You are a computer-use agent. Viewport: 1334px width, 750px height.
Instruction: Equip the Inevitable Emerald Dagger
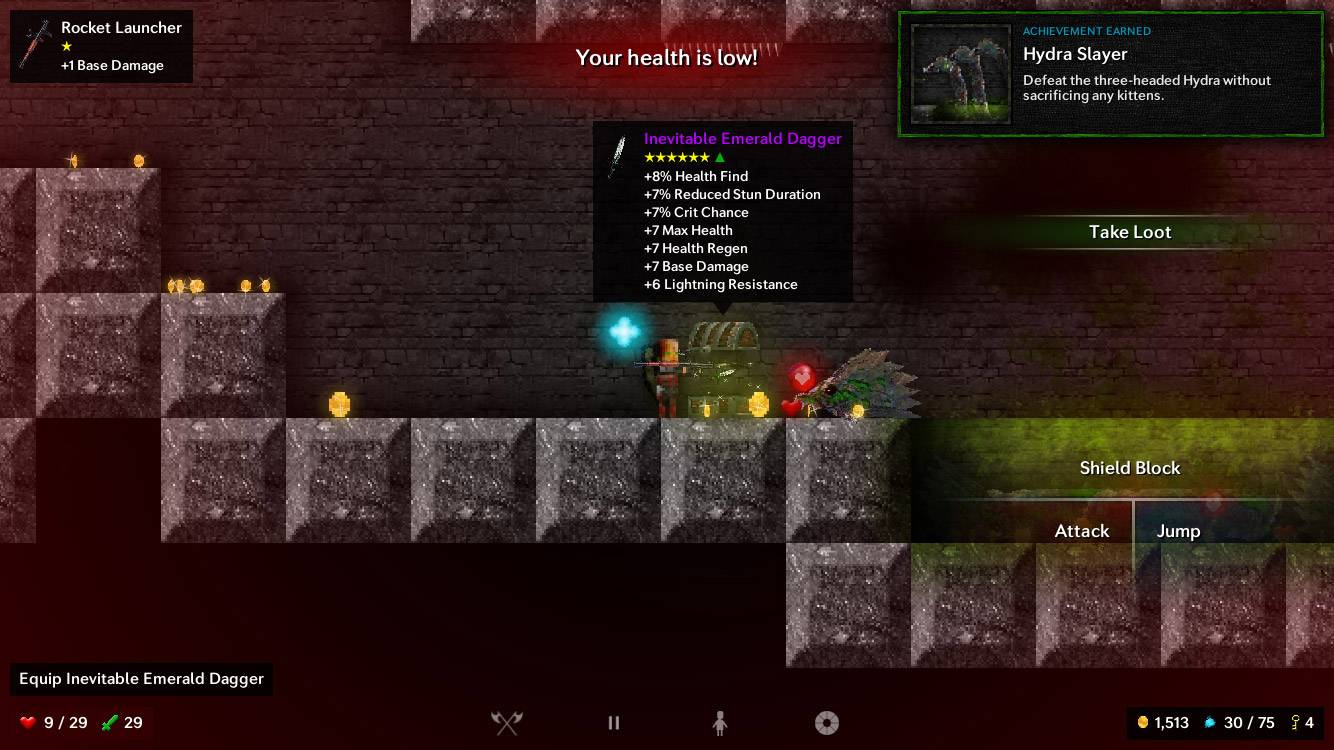click(x=140, y=679)
